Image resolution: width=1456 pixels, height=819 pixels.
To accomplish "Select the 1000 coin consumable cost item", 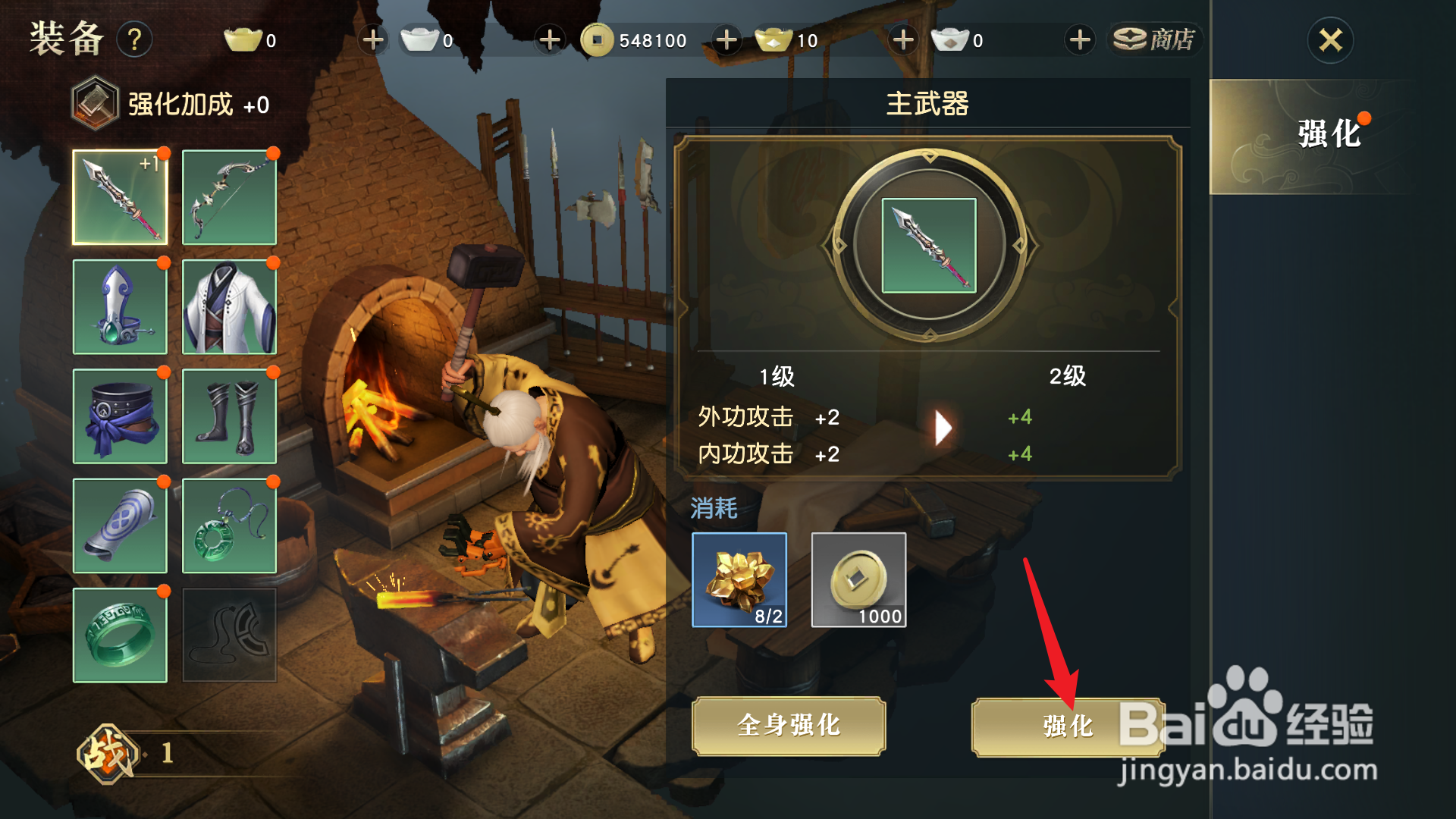I will (x=858, y=580).
